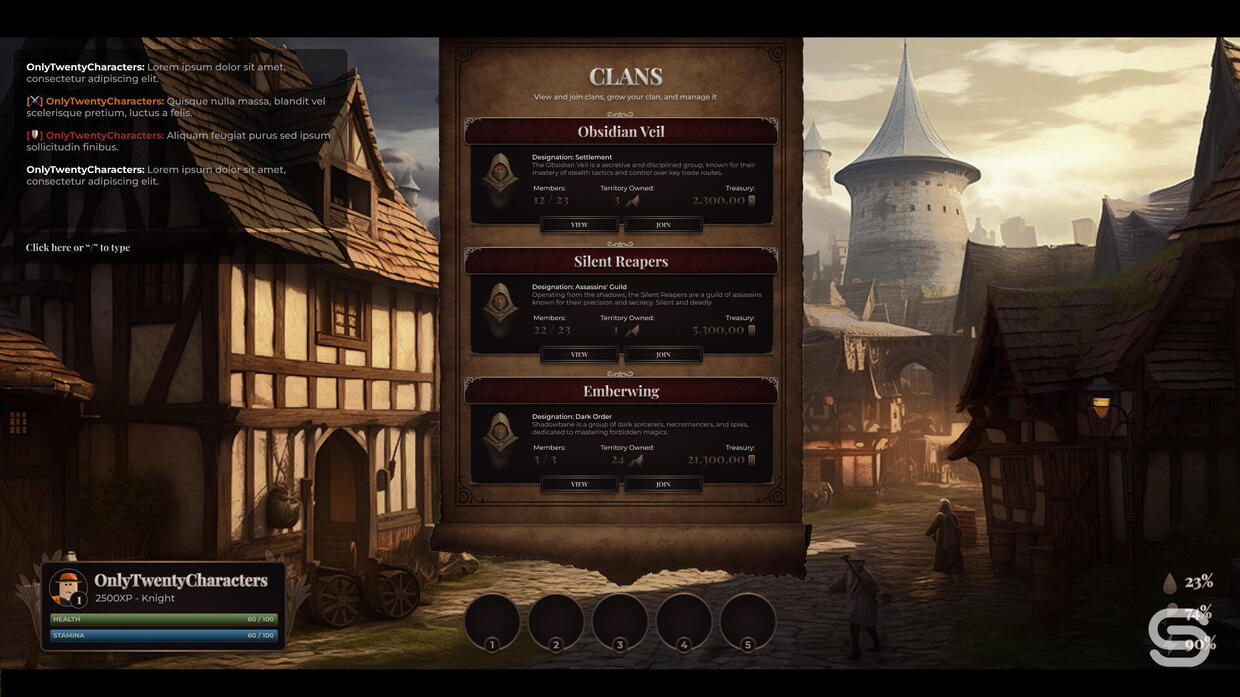Image resolution: width=1240 pixels, height=697 pixels.
Task: Join the Emberwing clan
Action: tap(663, 484)
